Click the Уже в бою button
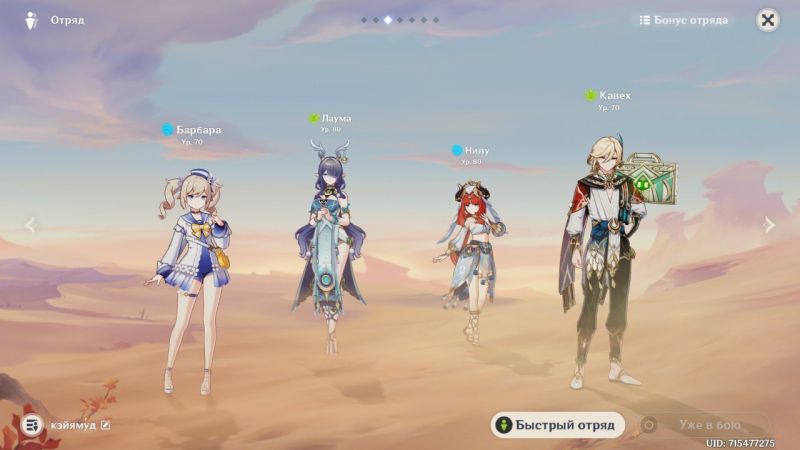The width and height of the screenshot is (800, 450). 705,425
